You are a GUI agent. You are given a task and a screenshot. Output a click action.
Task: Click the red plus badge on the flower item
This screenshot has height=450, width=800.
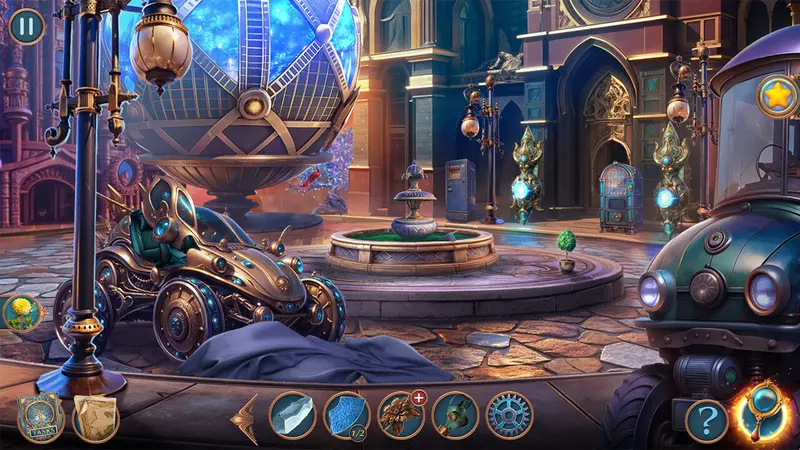[419, 398]
